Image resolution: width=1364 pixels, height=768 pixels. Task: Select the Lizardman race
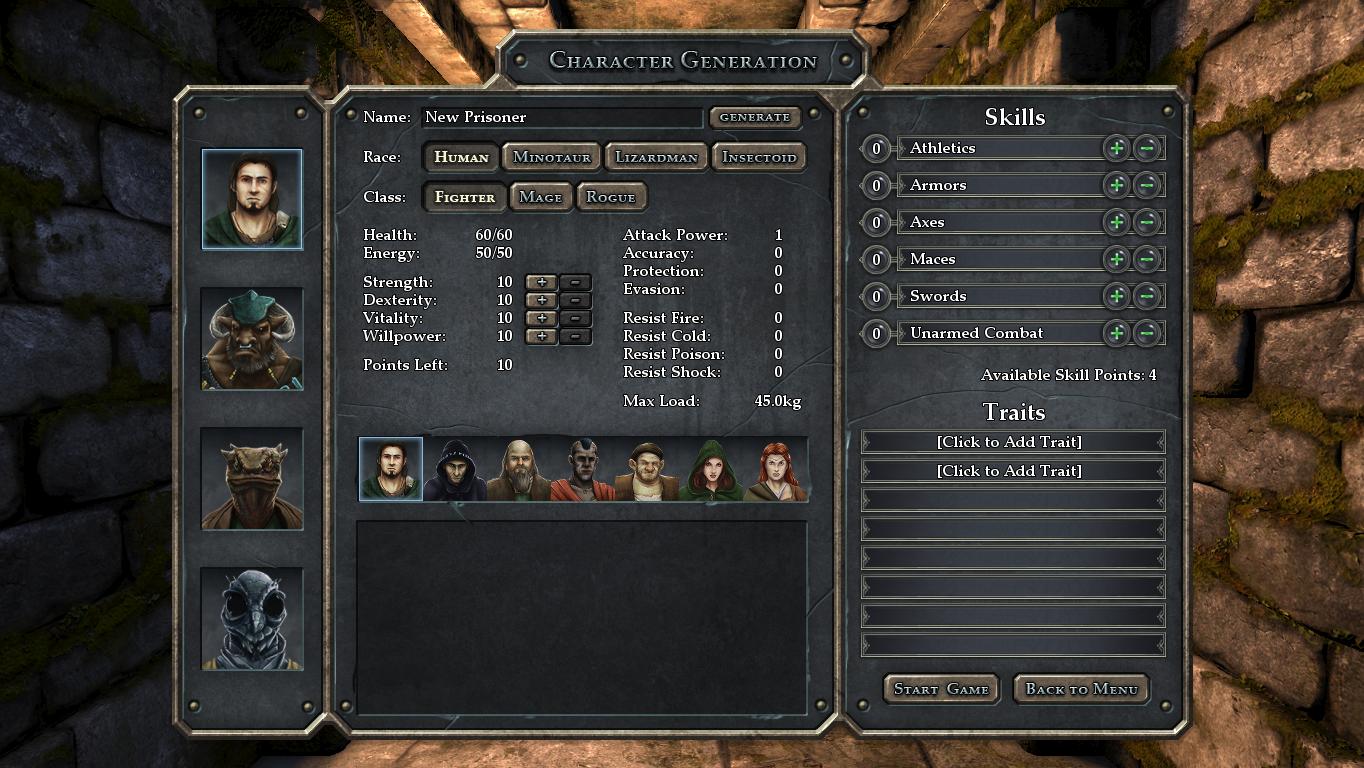656,157
